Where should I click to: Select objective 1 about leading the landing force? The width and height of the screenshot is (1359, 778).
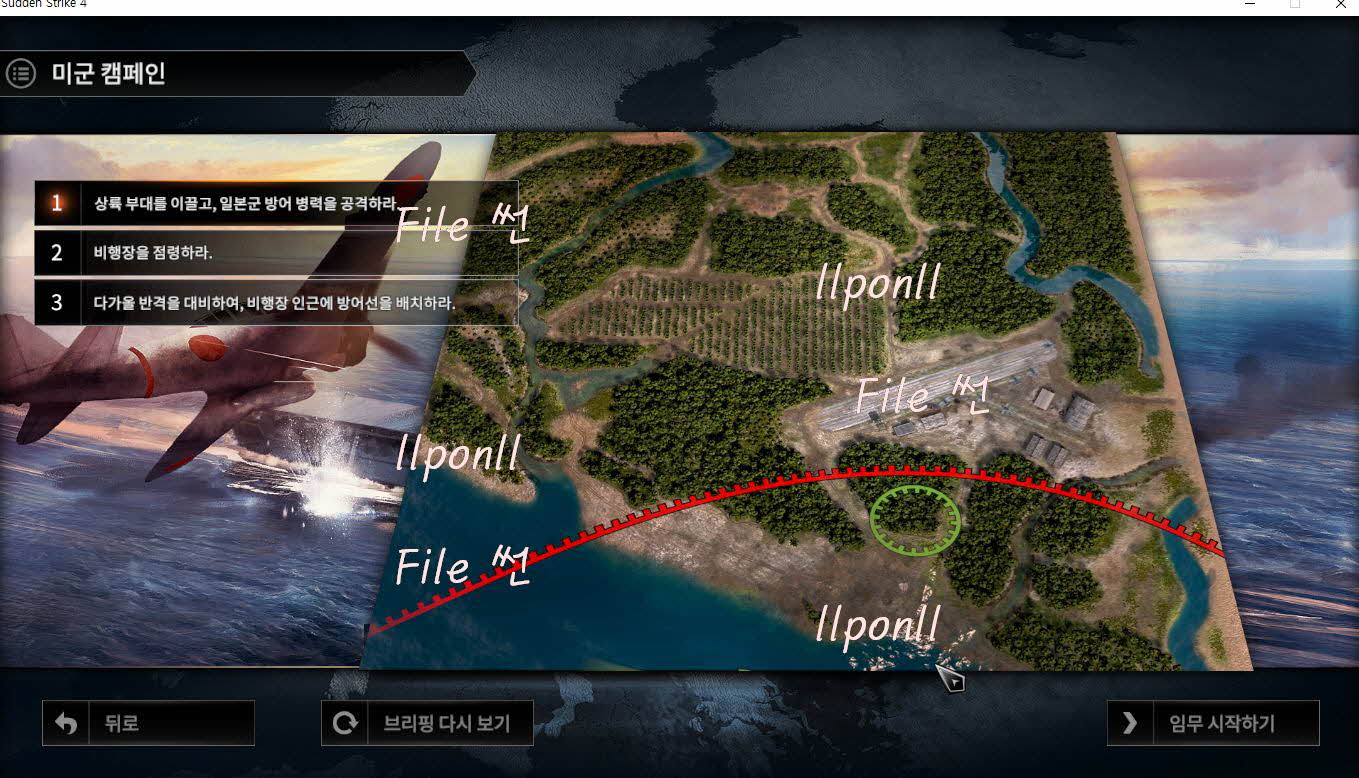[x=276, y=203]
